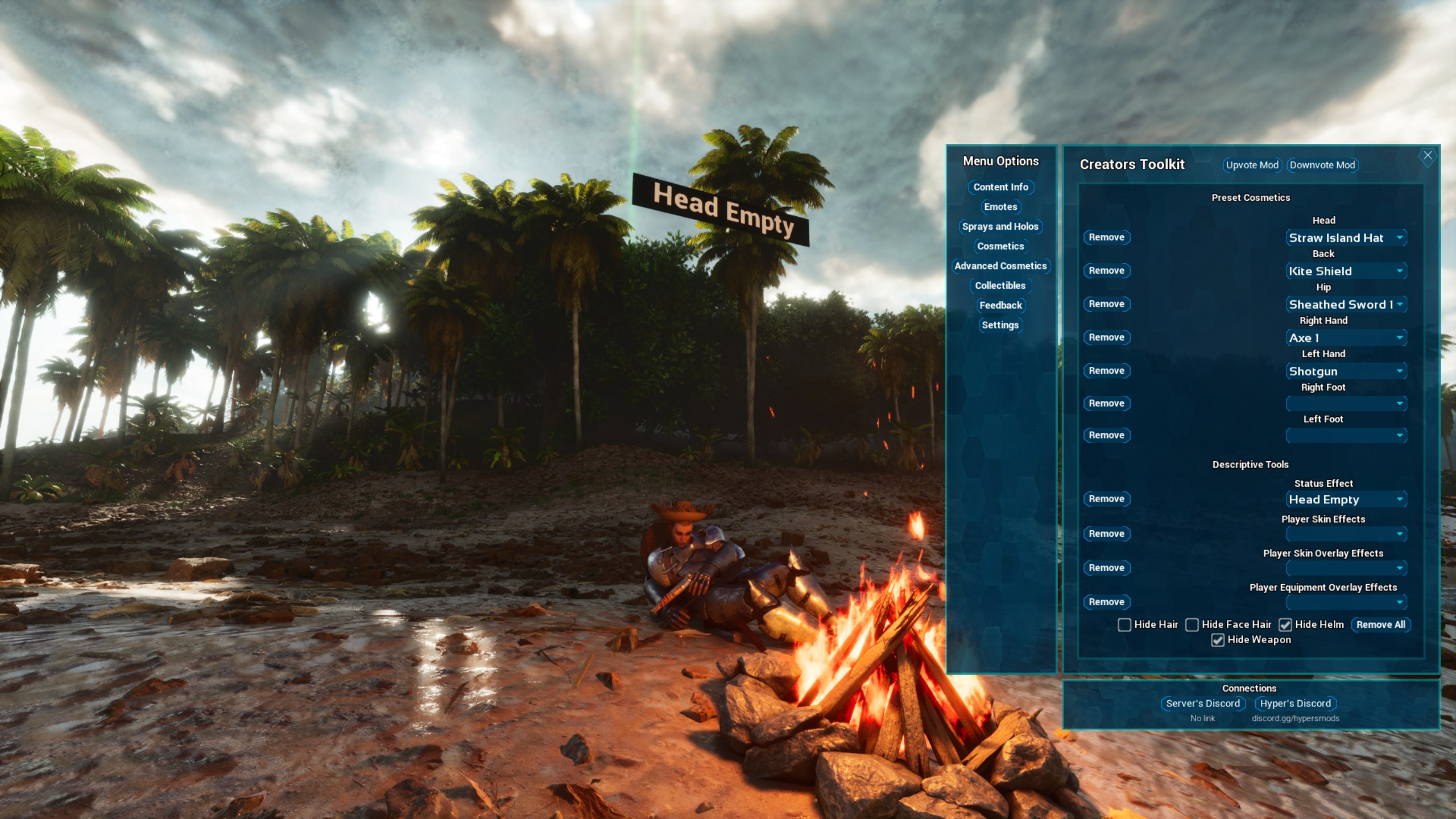The image size is (1456, 819).
Task: Open the Content Info menu option
Action: click(1000, 187)
